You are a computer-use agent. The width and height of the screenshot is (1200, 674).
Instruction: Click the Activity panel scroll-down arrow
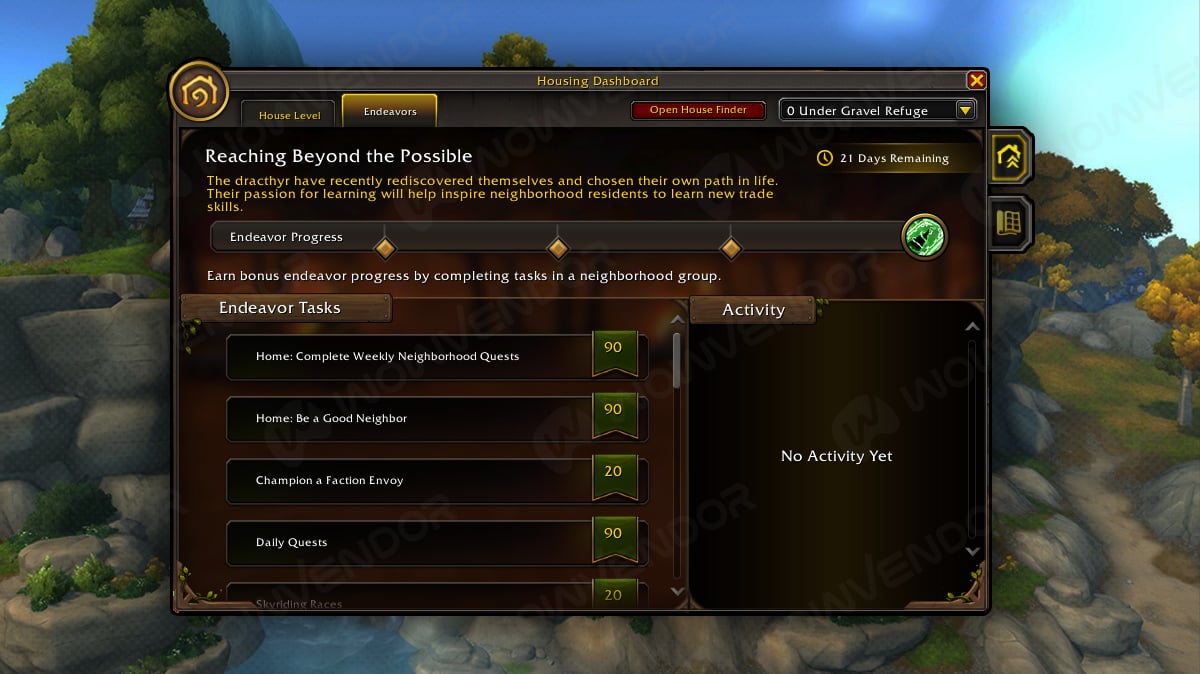pos(972,551)
